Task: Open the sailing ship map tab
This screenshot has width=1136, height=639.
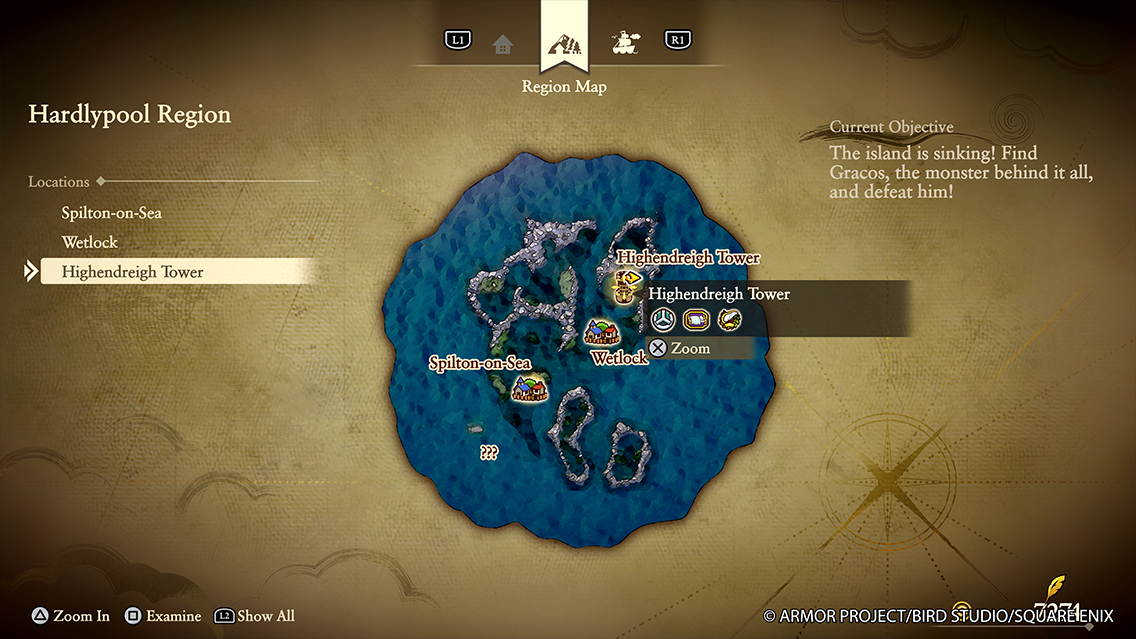Action: tap(626, 43)
